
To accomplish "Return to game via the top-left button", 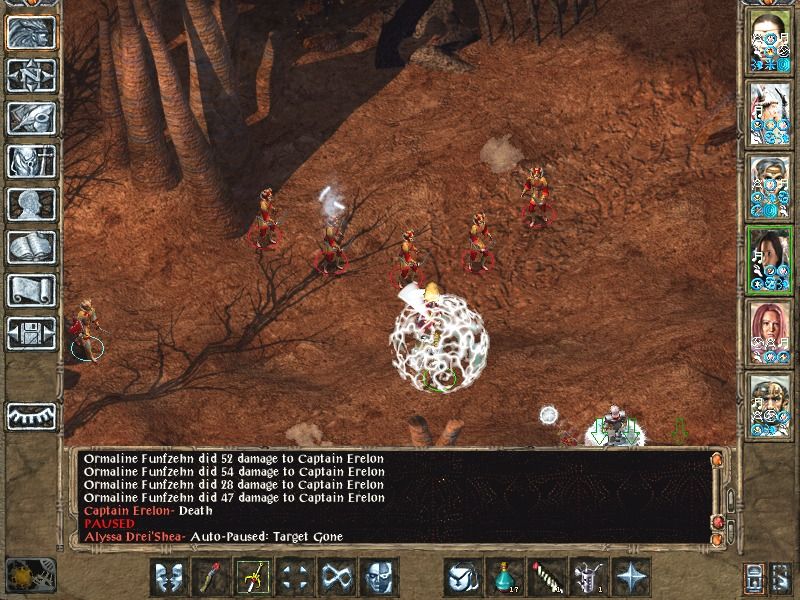I will [31, 33].
